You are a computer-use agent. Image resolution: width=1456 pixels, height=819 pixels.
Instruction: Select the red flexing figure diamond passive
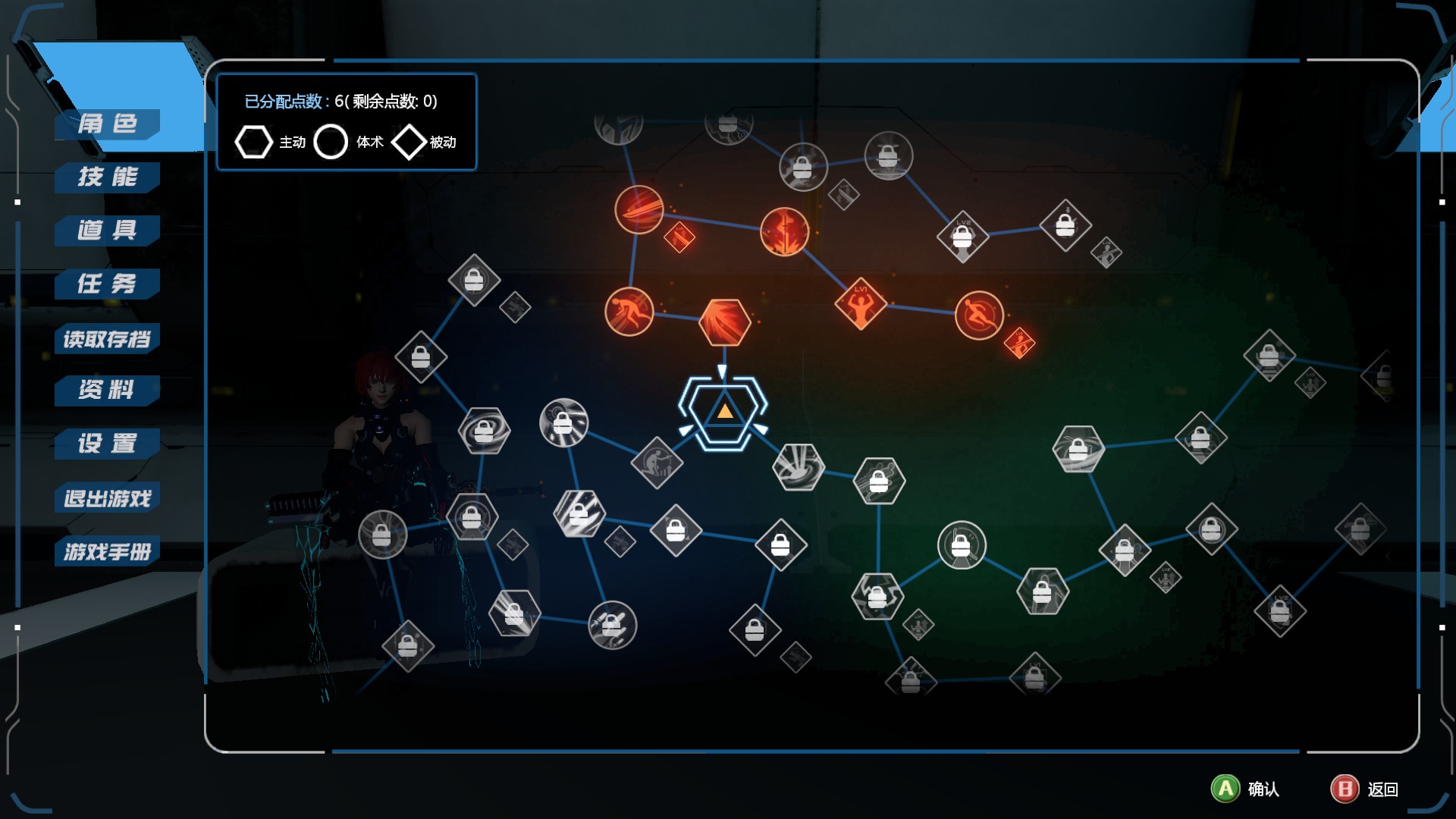861,304
